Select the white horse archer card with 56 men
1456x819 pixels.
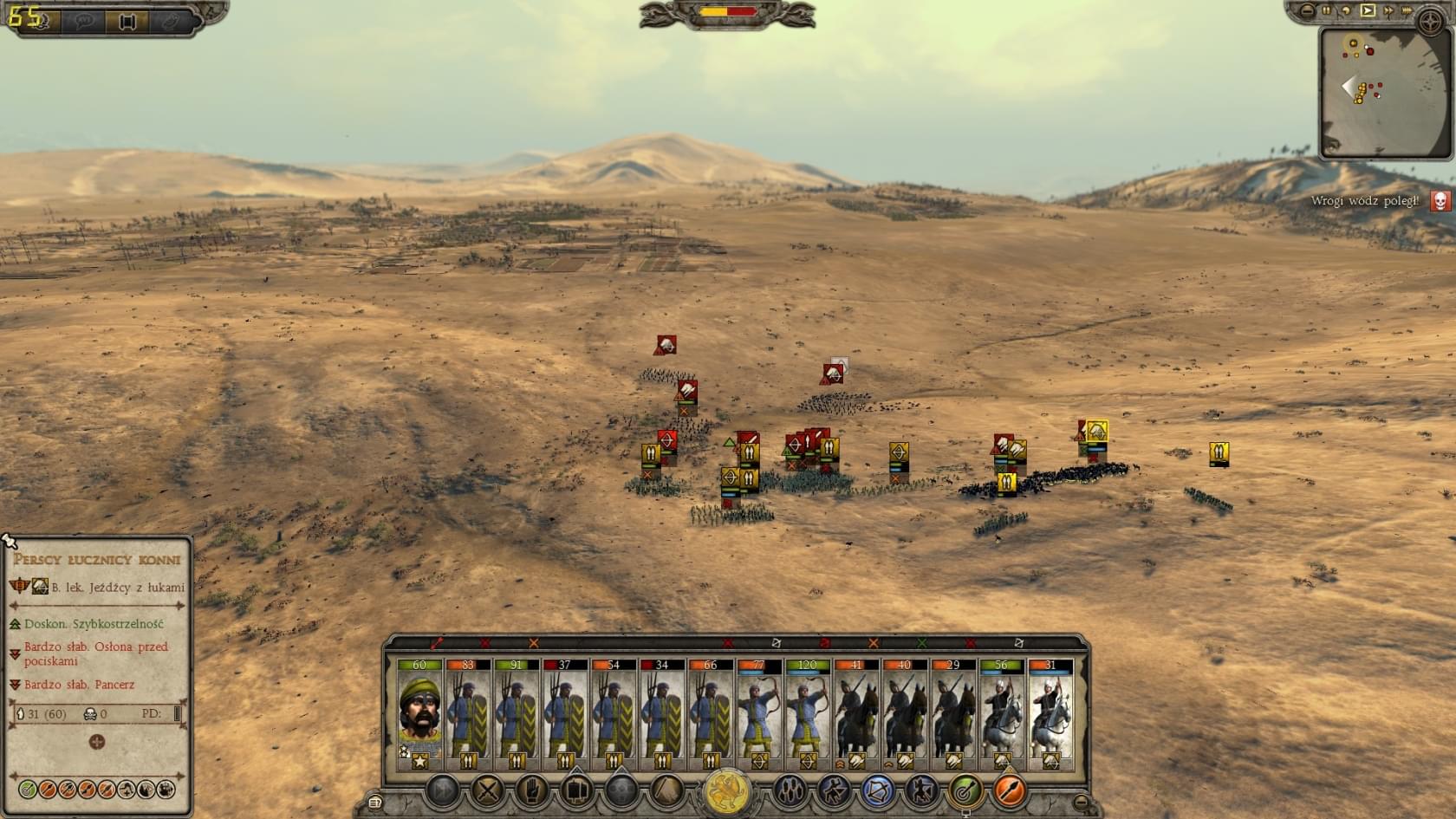point(1002,714)
